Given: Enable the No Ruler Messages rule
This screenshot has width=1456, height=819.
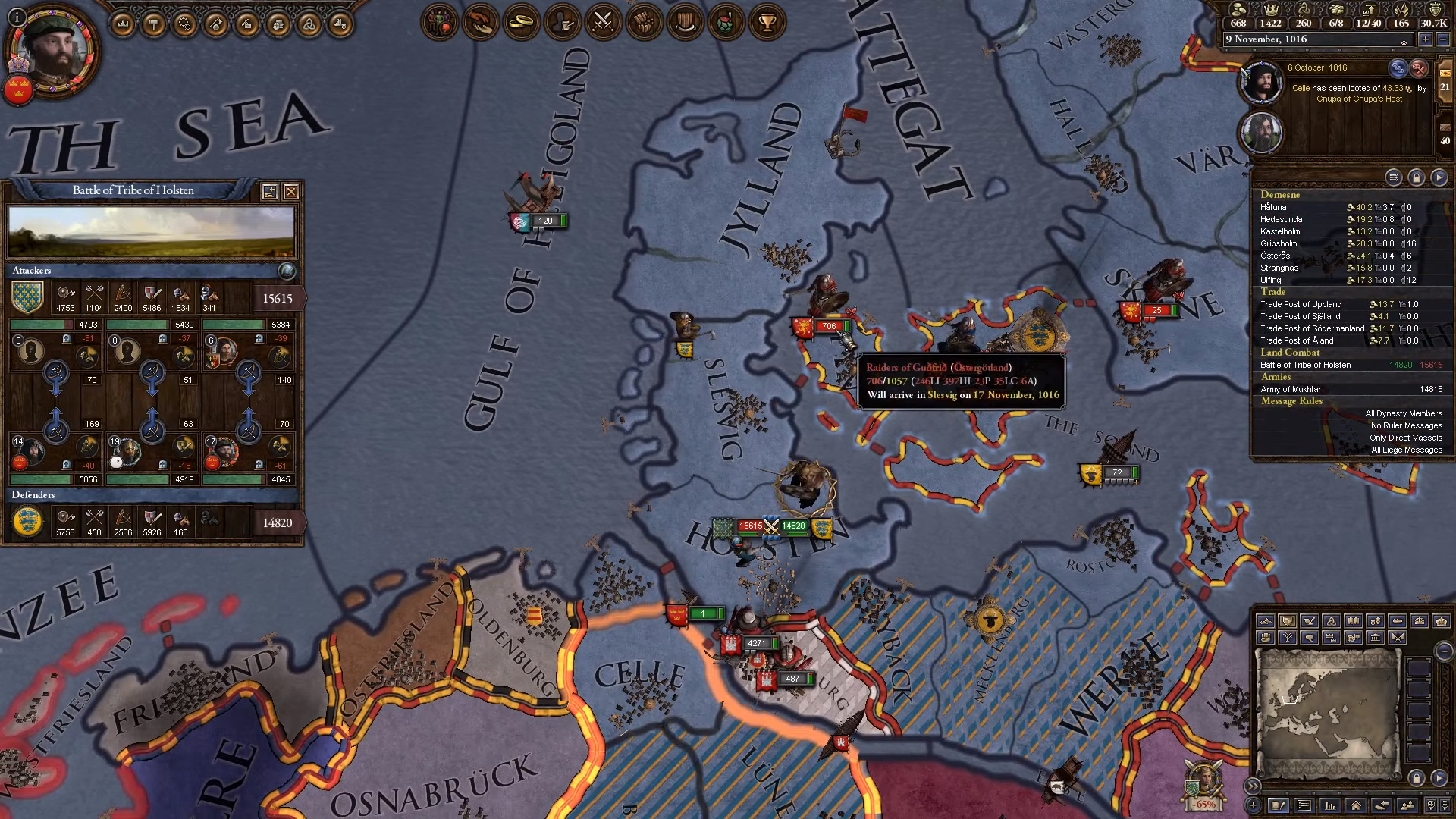Looking at the screenshot, I should click(x=1406, y=425).
